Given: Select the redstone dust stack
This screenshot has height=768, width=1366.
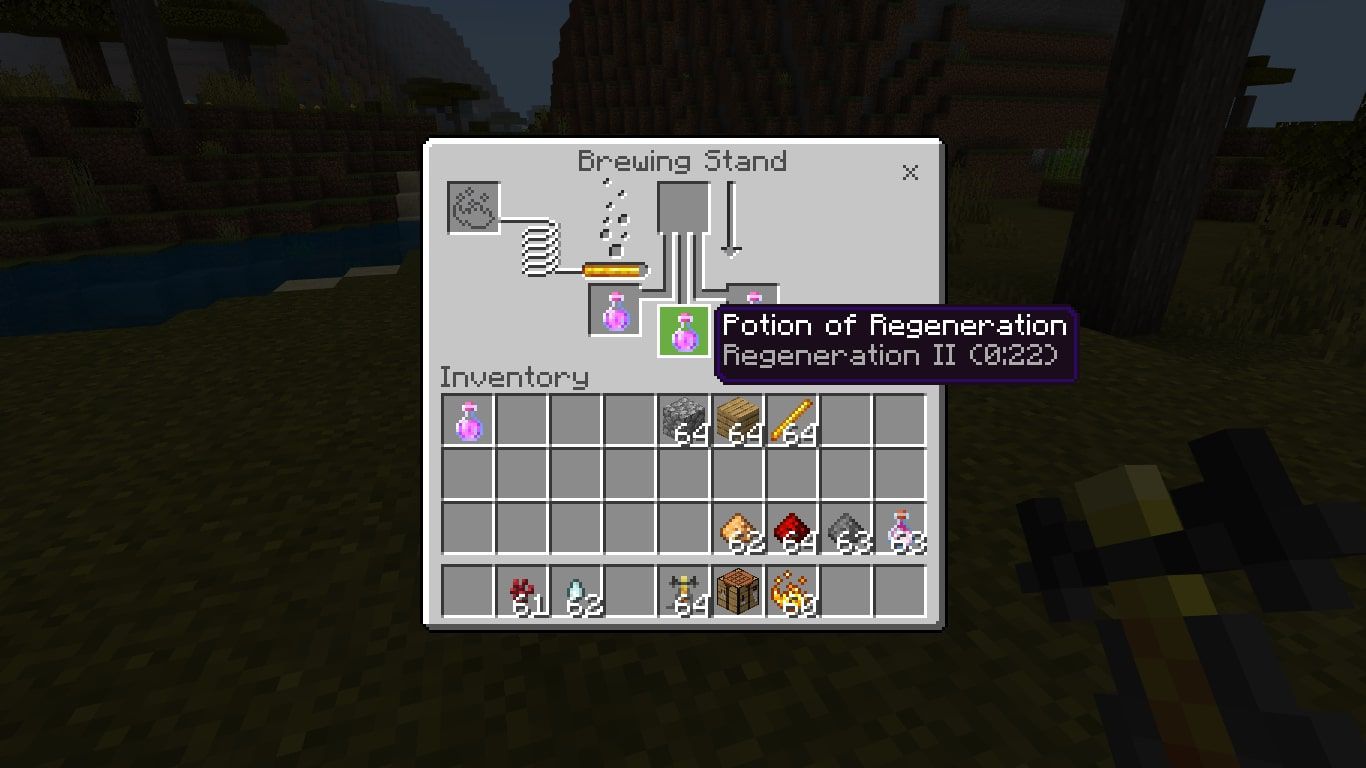Looking at the screenshot, I should [792, 527].
